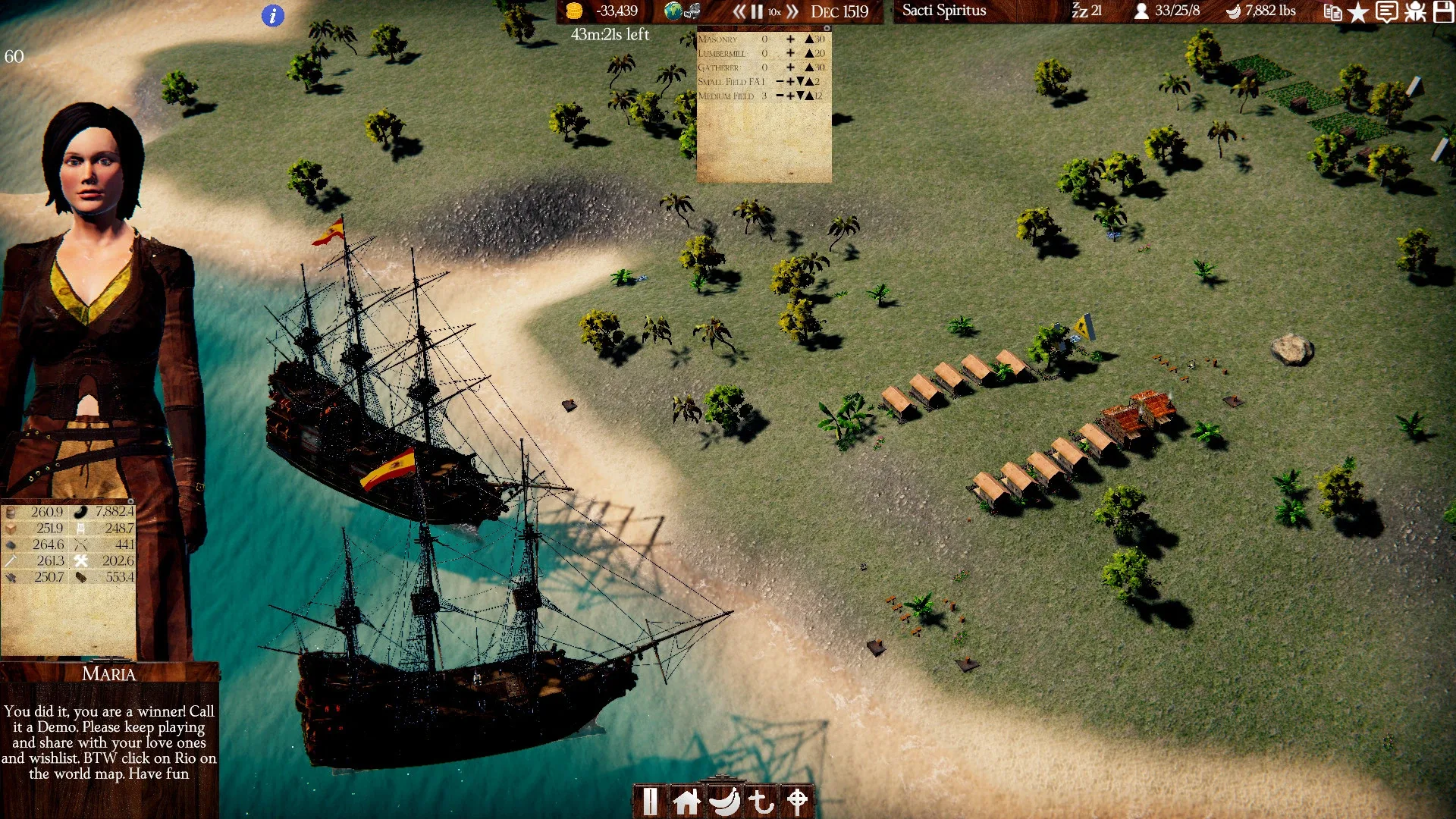Raise Gatherer priority with up arrow

809,67
